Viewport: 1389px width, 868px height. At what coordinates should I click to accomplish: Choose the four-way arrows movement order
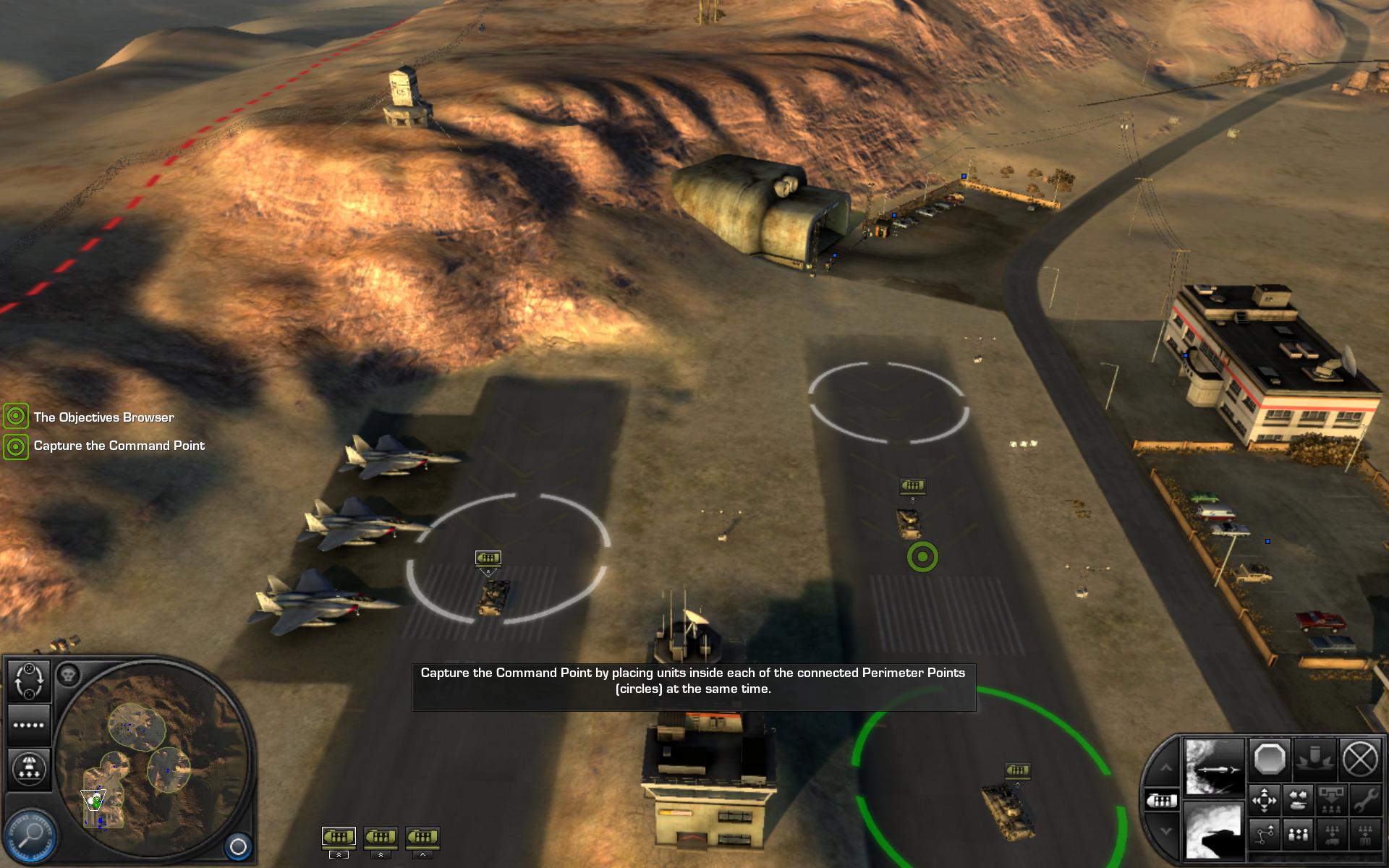tap(1265, 800)
